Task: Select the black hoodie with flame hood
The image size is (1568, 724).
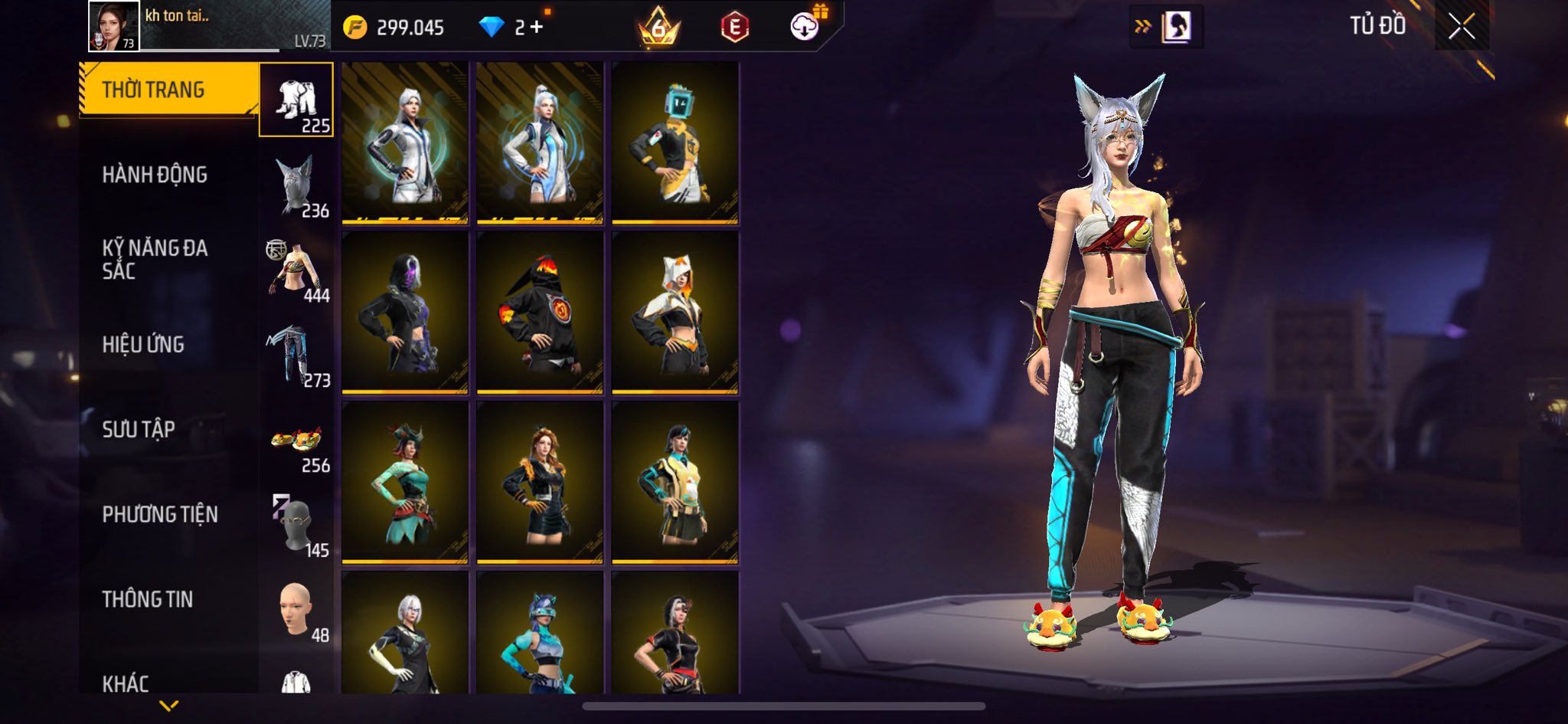Action: [540, 313]
